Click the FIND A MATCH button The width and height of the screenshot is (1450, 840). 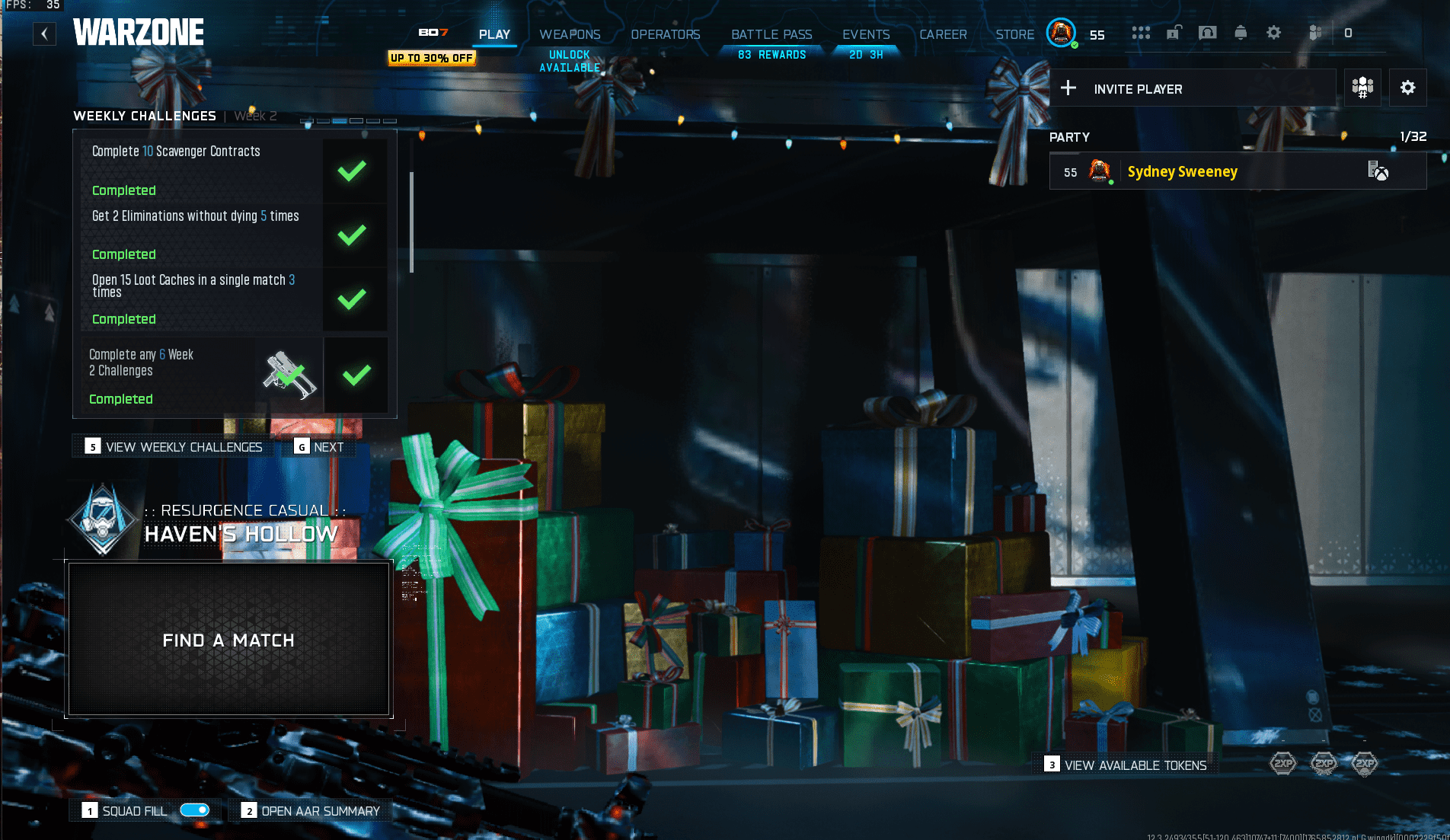(x=228, y=640)
